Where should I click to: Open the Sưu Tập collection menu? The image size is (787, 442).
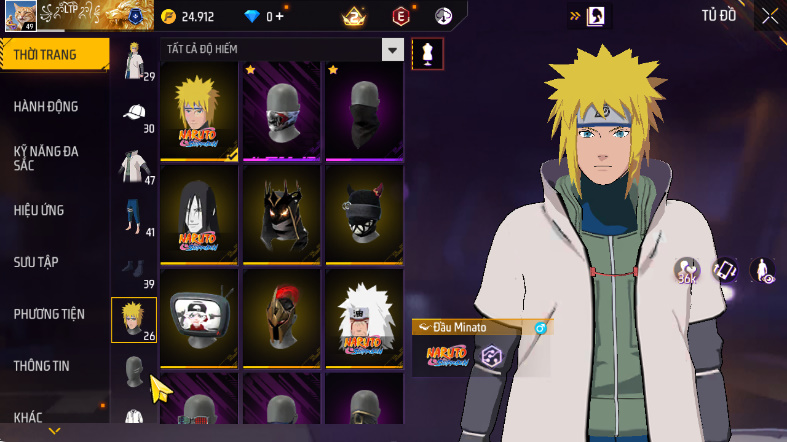(36, 262)
